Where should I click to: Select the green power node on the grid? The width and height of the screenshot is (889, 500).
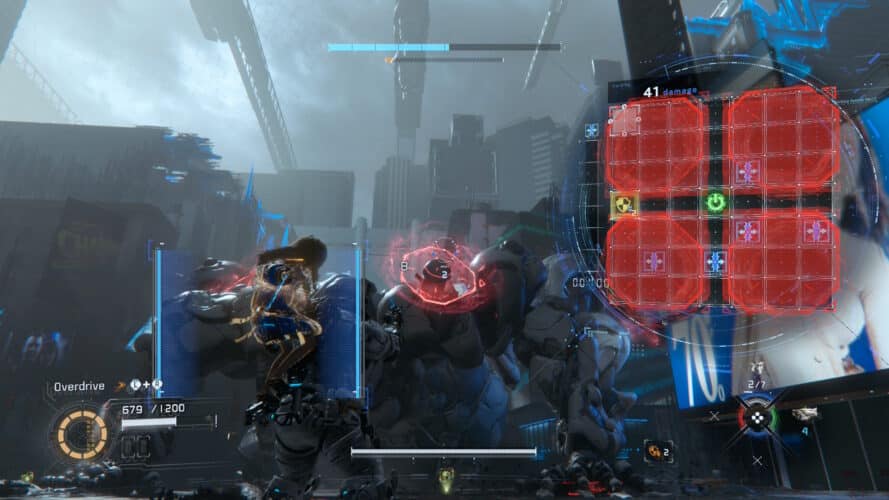(x=715, y=203)
